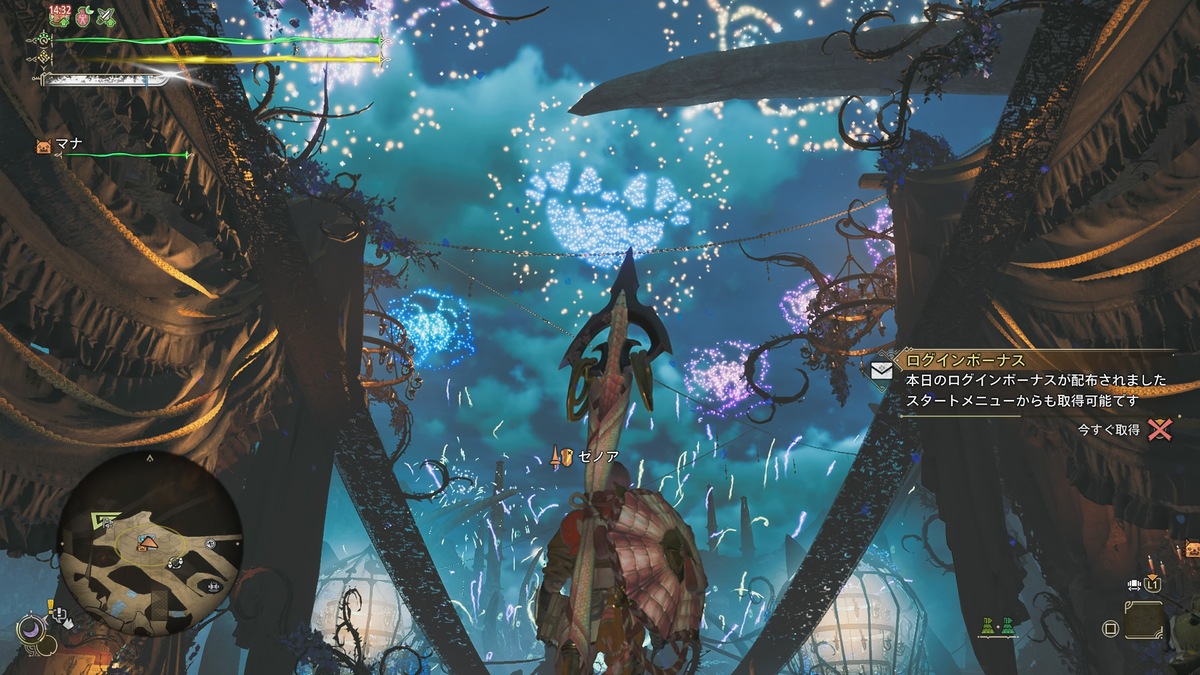Click the green ammo pair indicator

pos(997,627)
